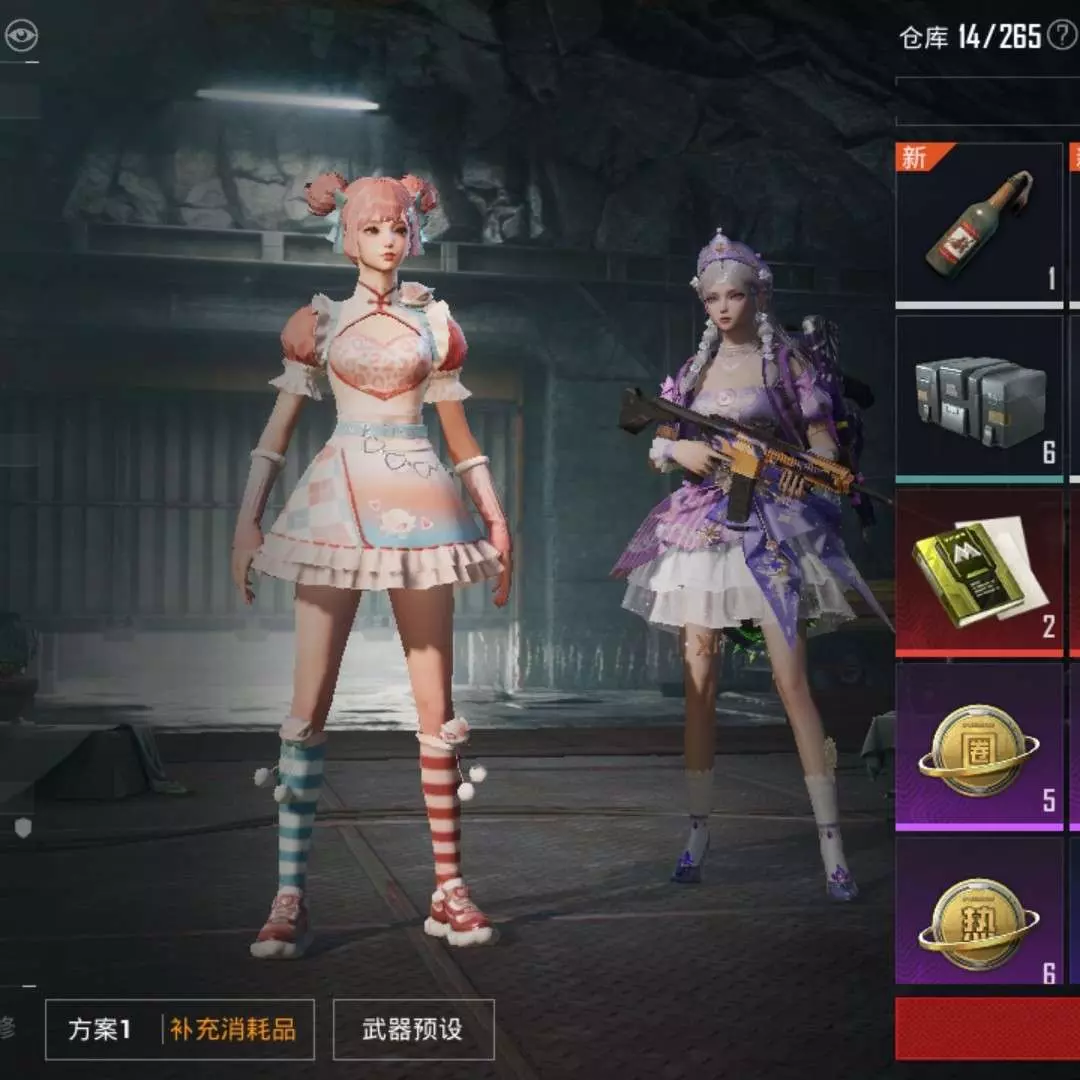Viewport: 1080px width, 1080px height.
Task: Switch to loadout 方案1
Action: [x=100, y=1029]
